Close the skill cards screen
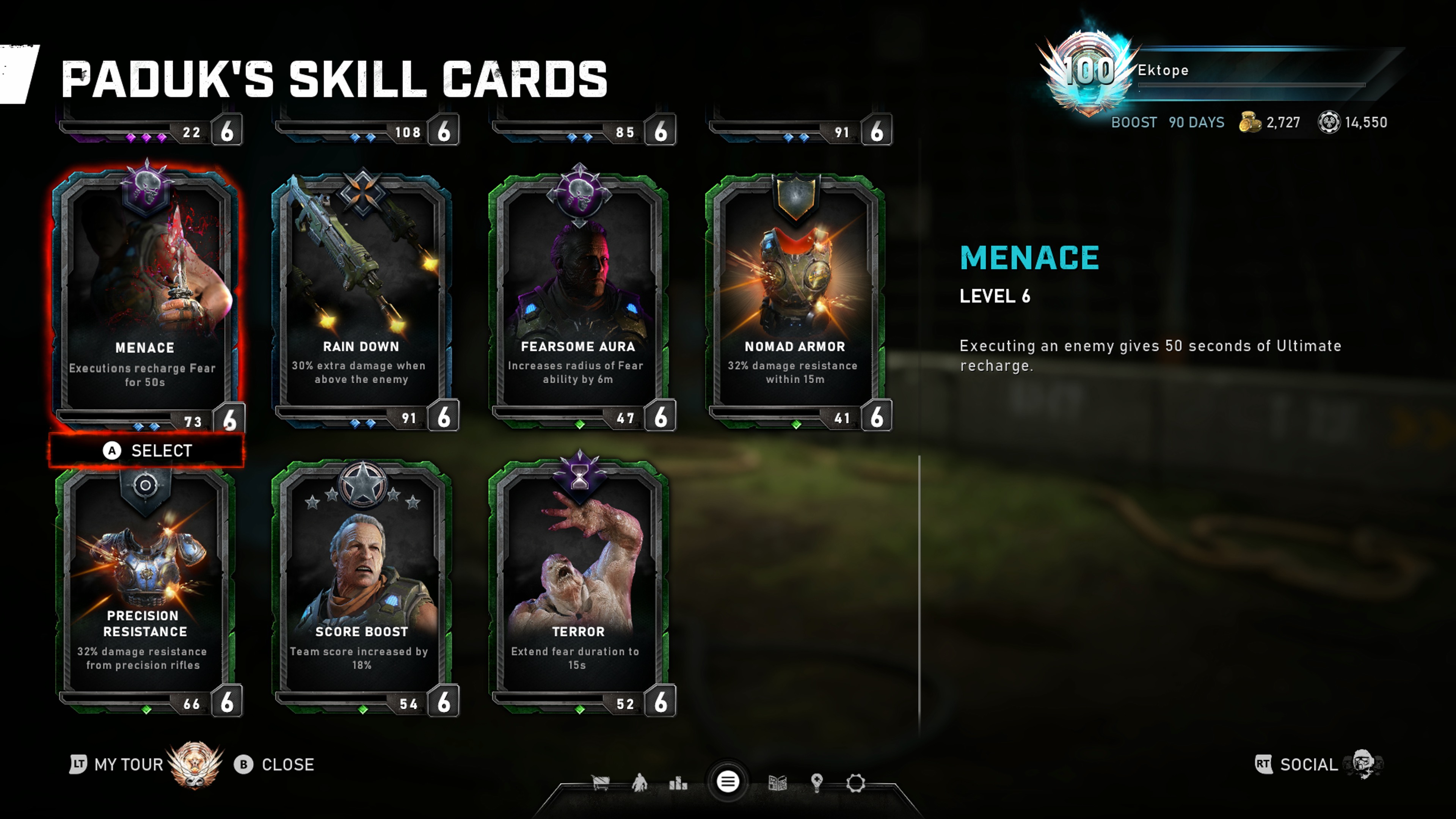Image resolution: width=1456 pixels, height=819 pixels. click(x=275, y=764)
